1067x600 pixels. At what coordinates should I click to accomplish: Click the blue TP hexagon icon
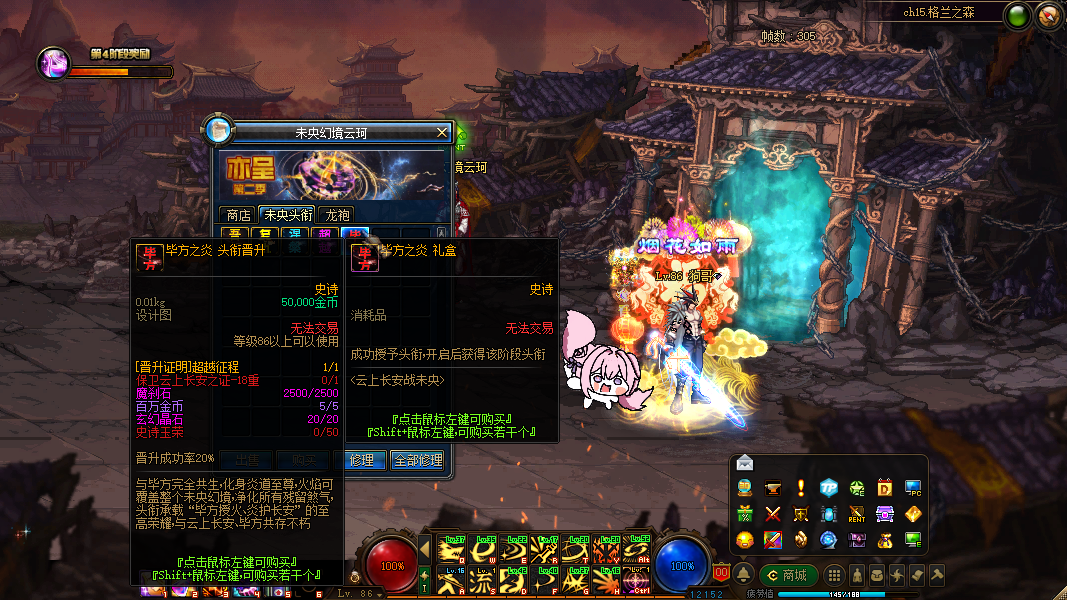tap(829, 488)
